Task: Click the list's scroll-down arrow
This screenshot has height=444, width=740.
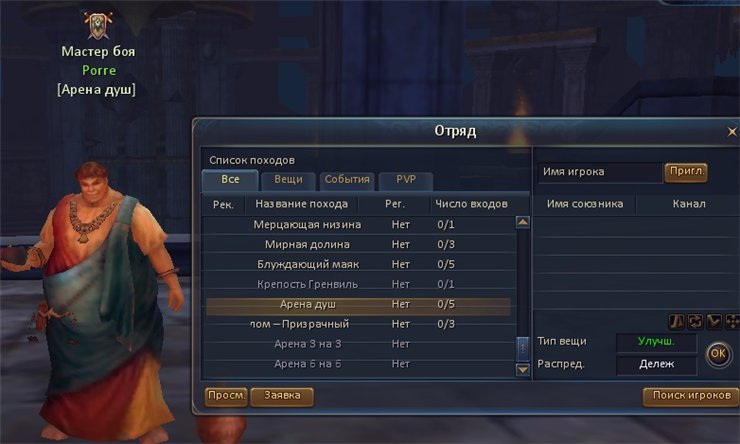Action: tap(522, 369)
